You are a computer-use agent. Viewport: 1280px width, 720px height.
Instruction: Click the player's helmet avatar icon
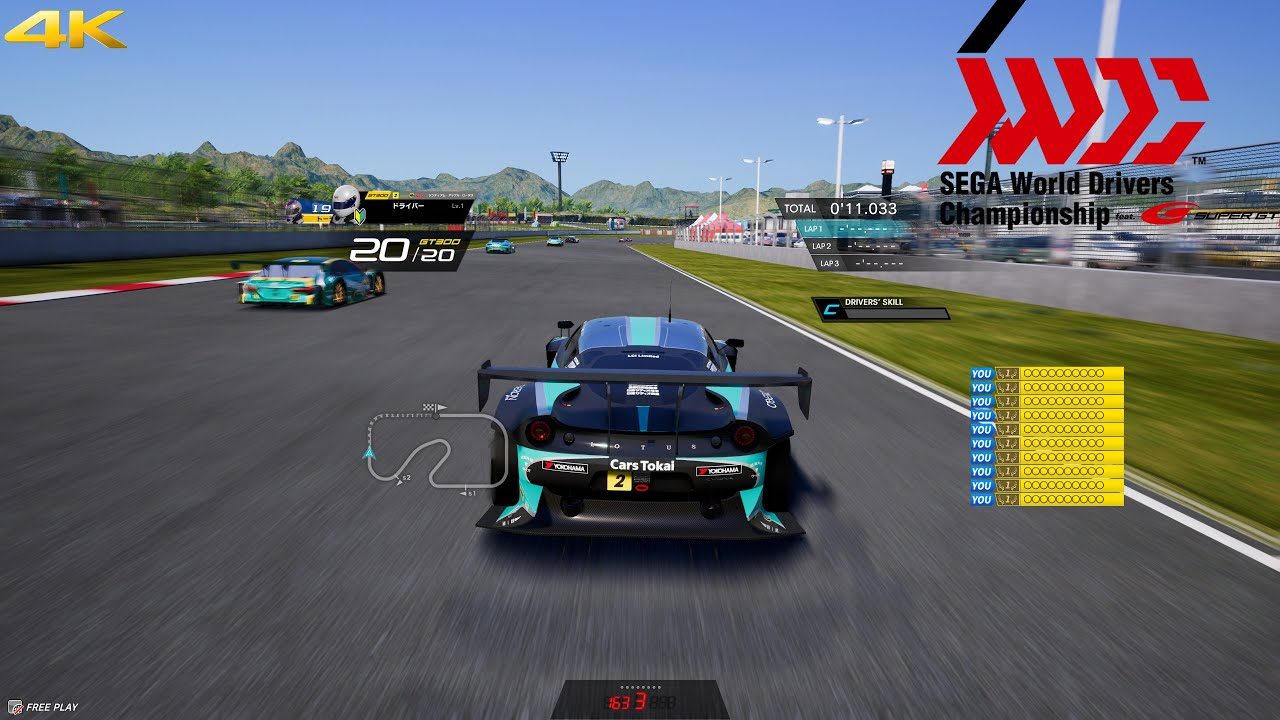(x=345, y=202)
